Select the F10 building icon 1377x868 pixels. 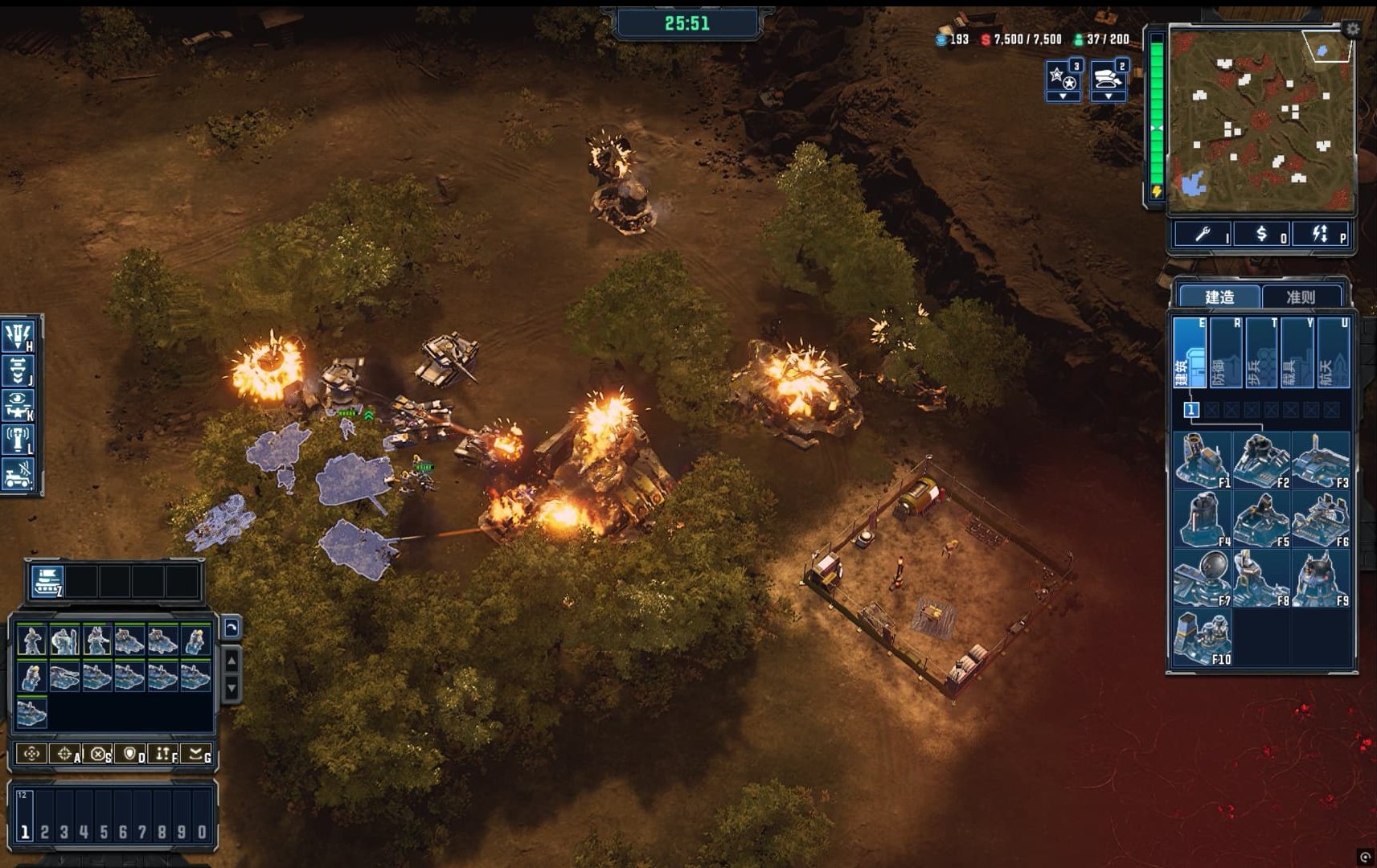(1202, 637)
